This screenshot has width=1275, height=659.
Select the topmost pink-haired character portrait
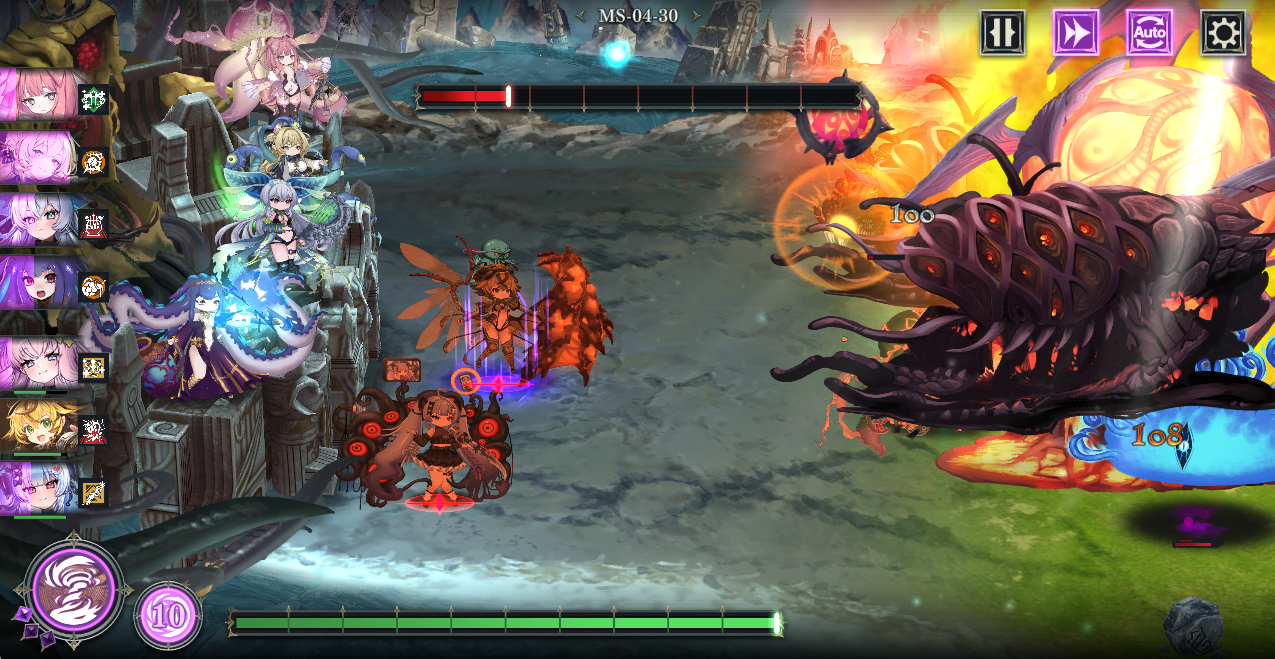(x=39, y=95)
